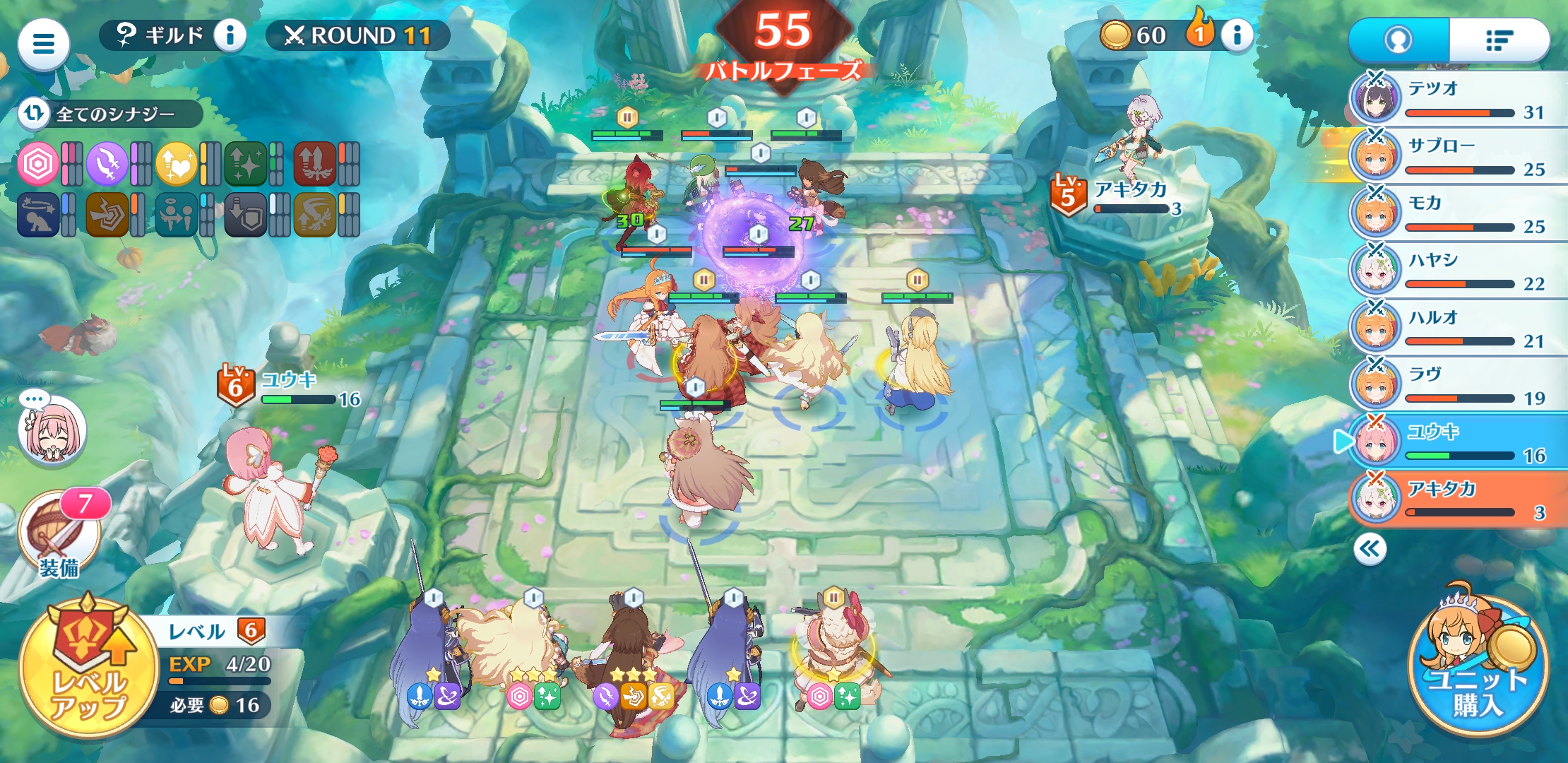Image resolution: width=1568 pixels, height=763 pixels.
Task: Inspect the pink target synergy icon
Action: coord(37,164)
